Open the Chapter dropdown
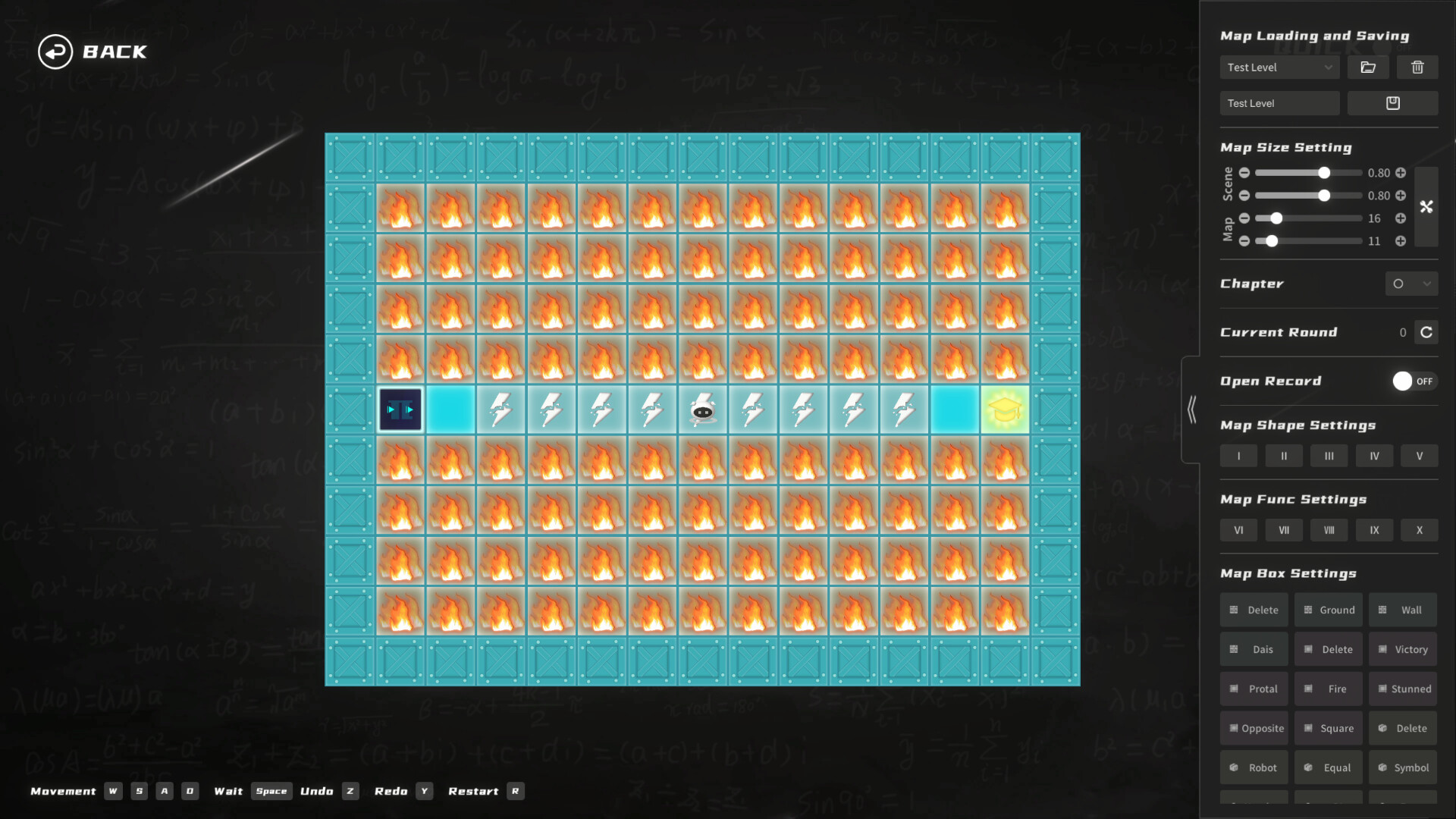The height and width of the screenshot is (819, 1456). 1412,284
